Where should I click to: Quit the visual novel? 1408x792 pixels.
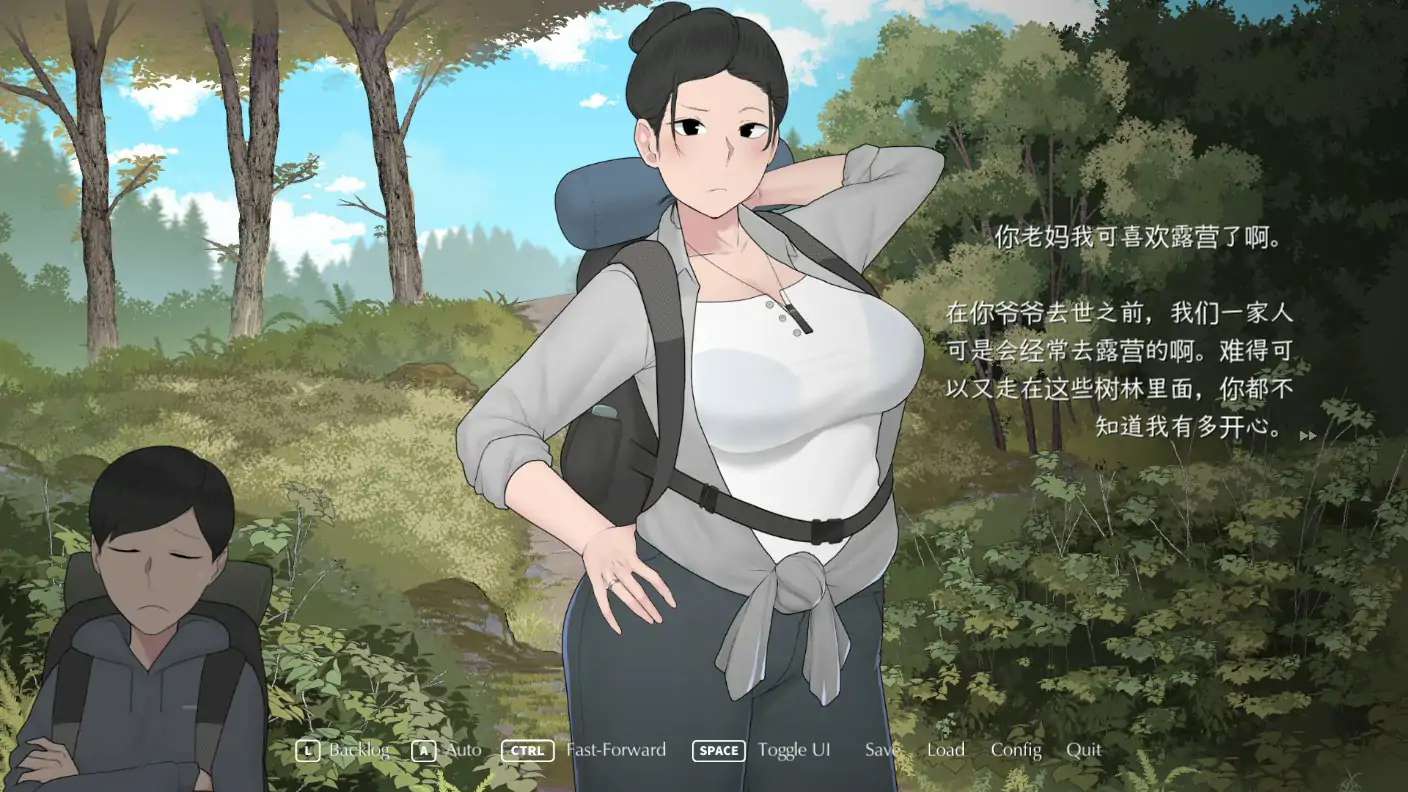coord(1084,750)
